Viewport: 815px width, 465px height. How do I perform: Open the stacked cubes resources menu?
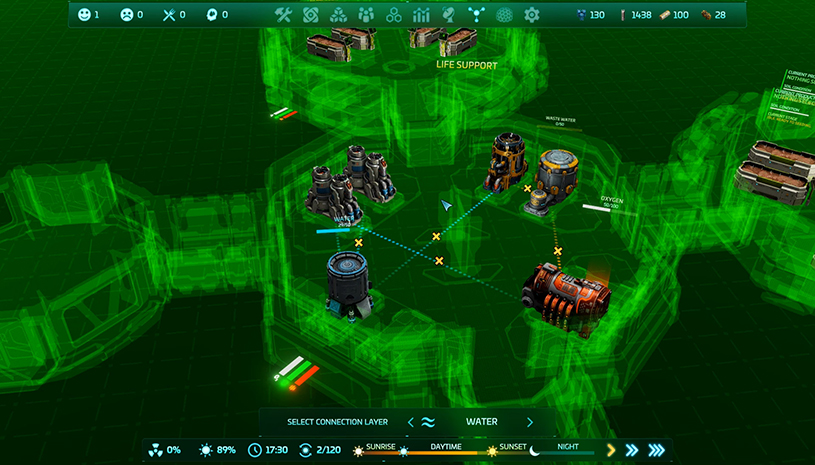click(x=338, y=15)
